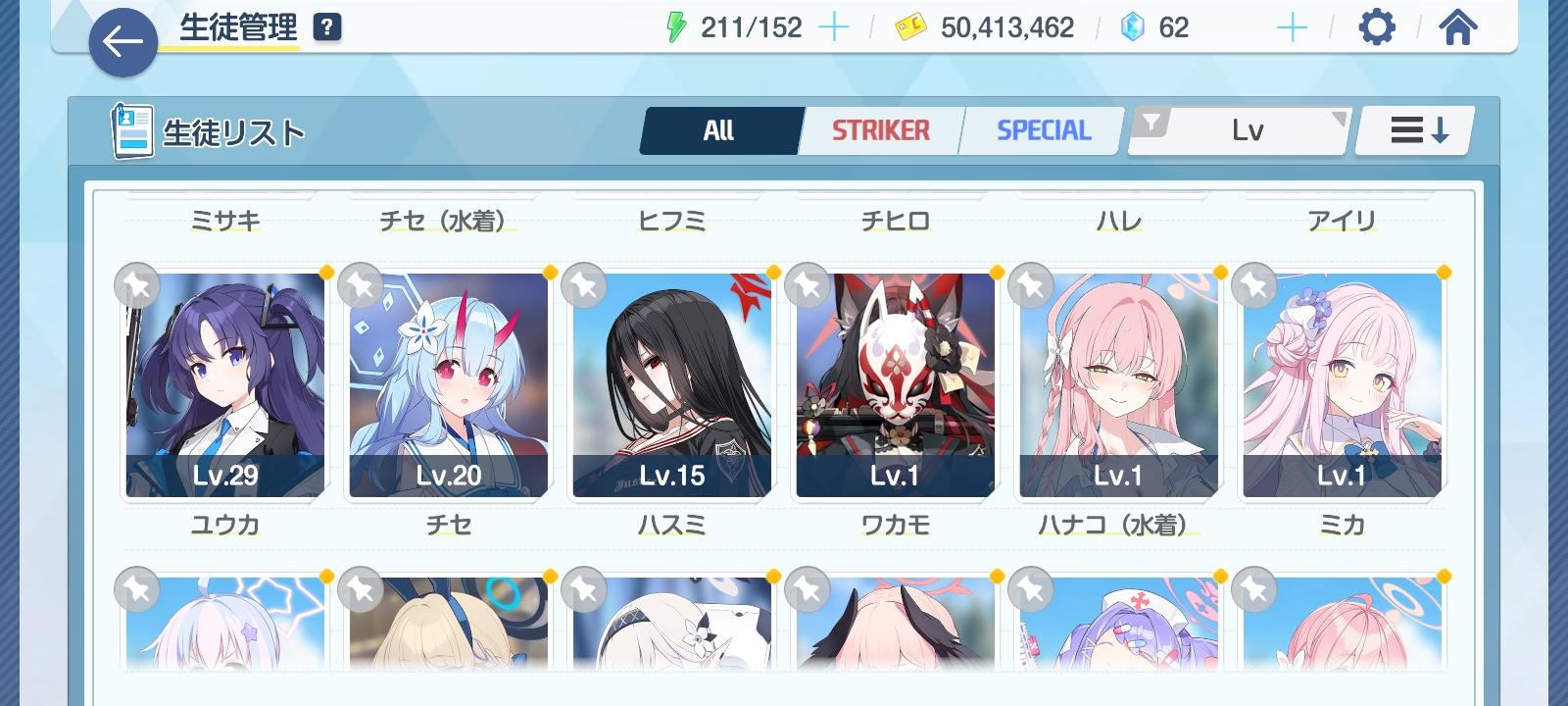Click the credits card icon
1568x706 pixels.
click(x=912, y=27)
